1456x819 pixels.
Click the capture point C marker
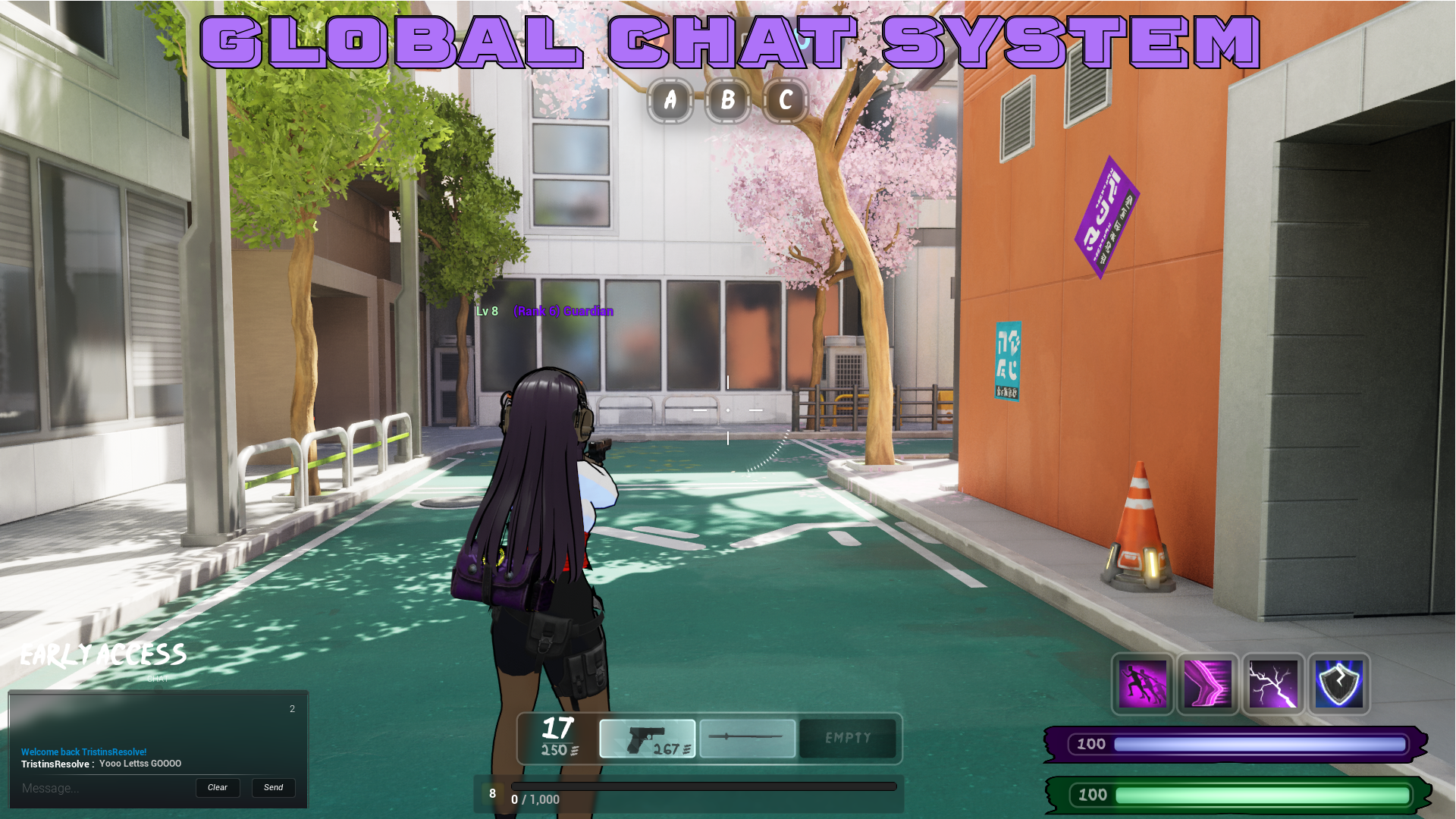pos(786,100)
